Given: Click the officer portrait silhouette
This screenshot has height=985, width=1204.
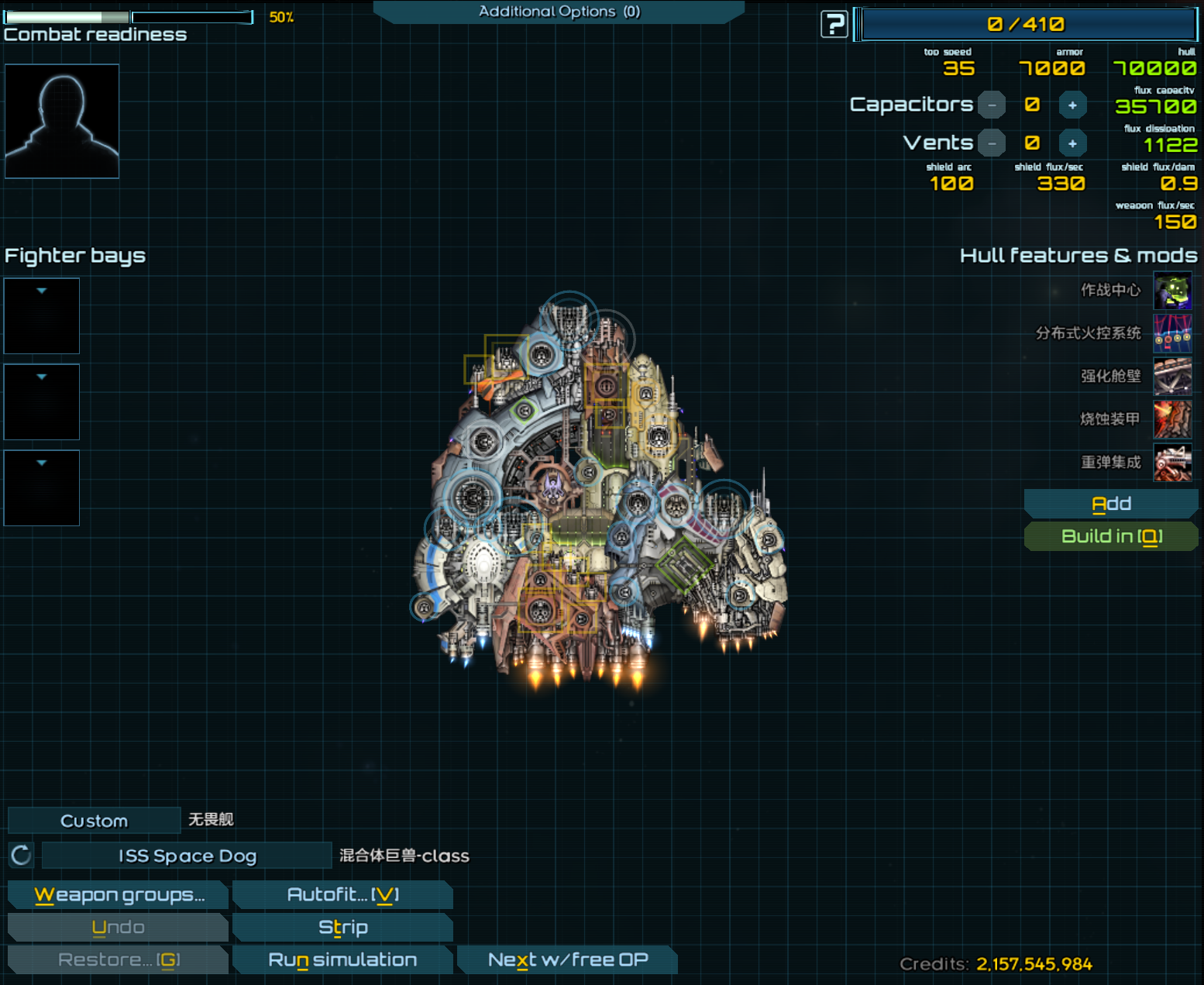Looking at the screenshot, I should 62,121.
